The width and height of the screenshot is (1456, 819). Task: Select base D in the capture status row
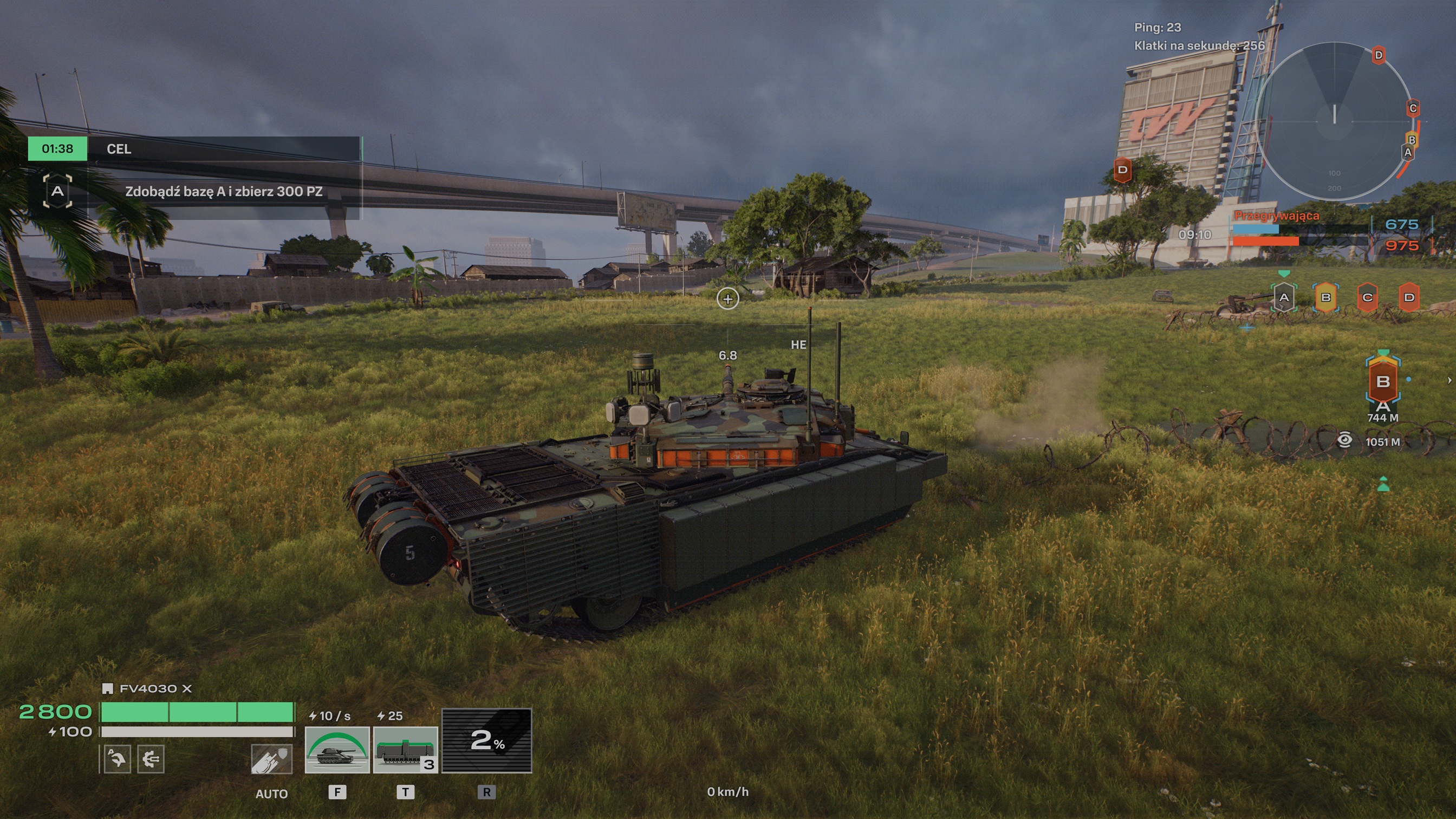[1409, 297]
